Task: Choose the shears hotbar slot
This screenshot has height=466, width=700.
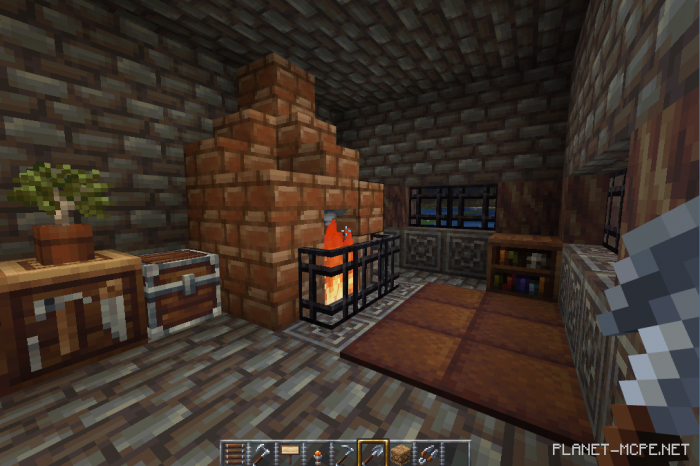Action: click(429, 453)
